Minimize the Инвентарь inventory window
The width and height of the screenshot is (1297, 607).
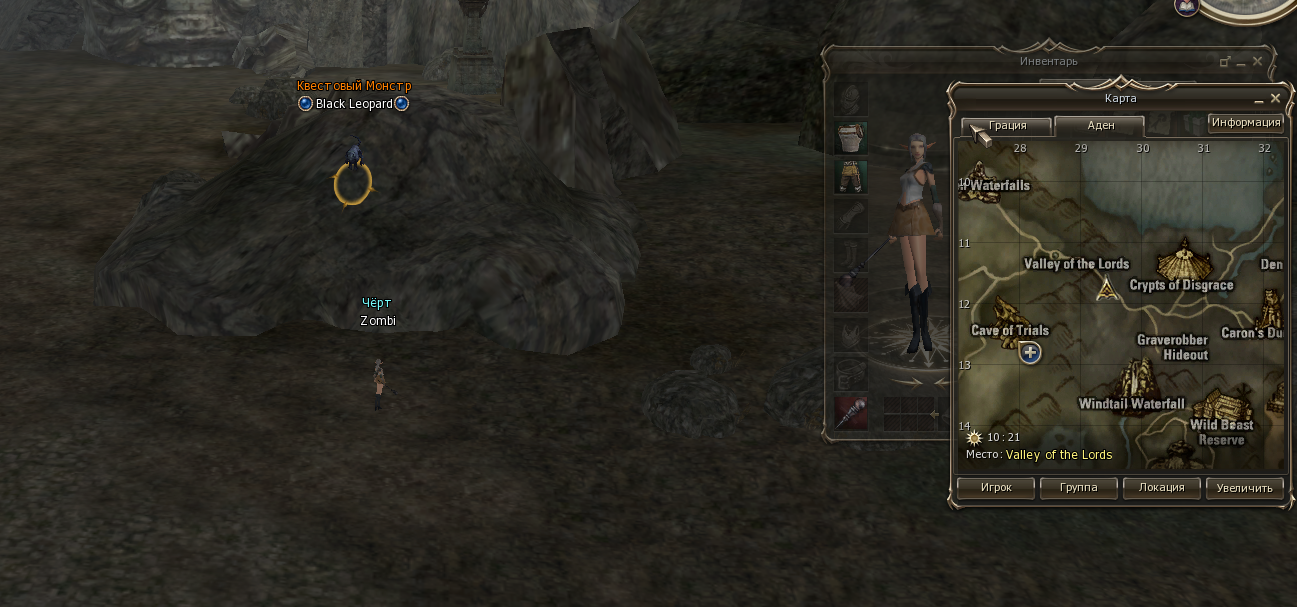[x=1241, y=63]
